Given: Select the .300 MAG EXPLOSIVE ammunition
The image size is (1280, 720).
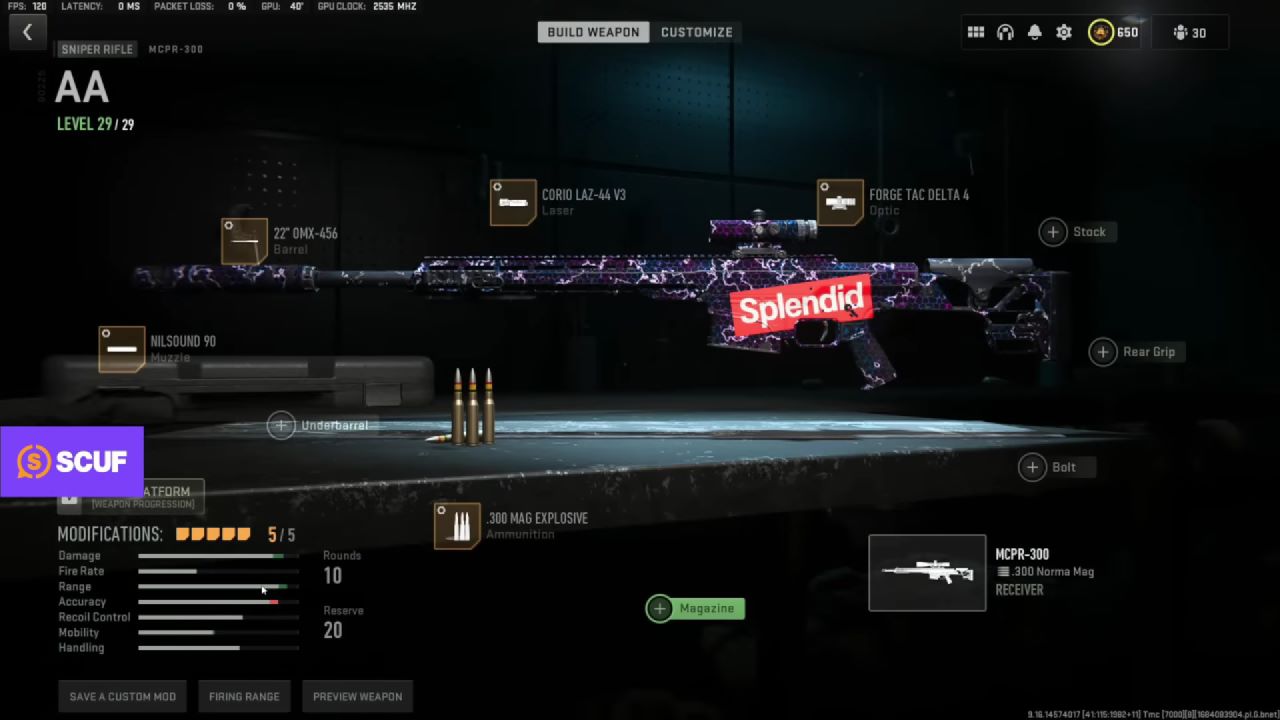Looking at the screenshot, I should (x=458, y=524).
